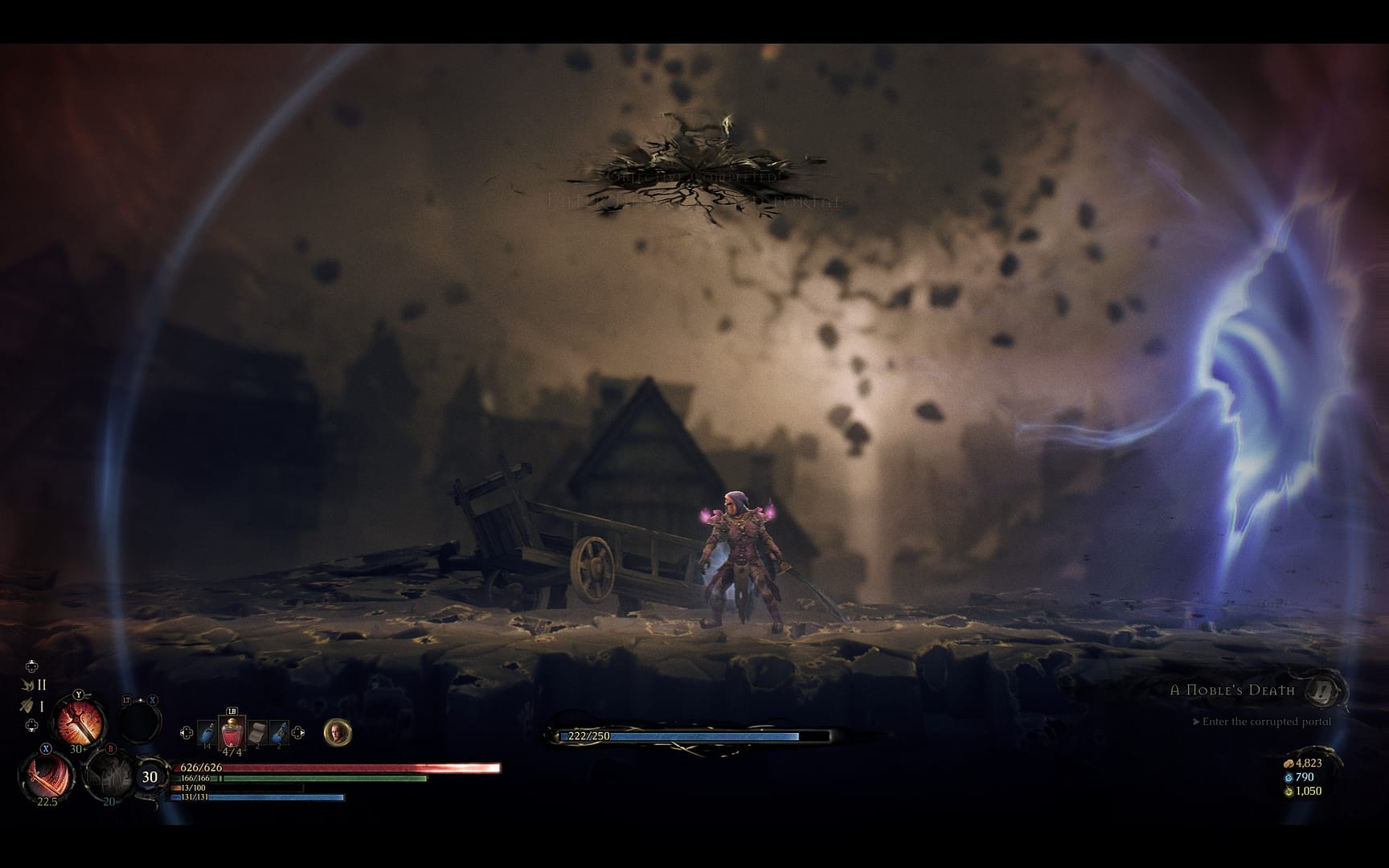Viewport: 1389px width, 868px height.
Task: Select the greyed-out ability on cooldown
Action: 111,773
